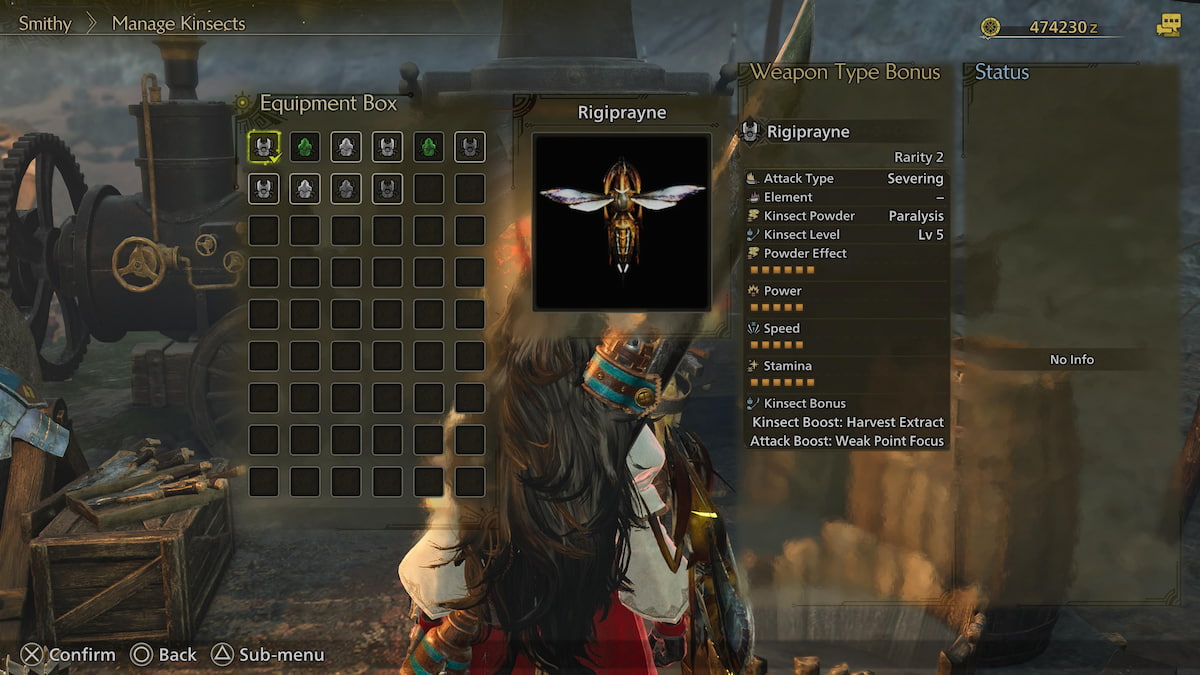This screenshot has width=1200, height=675.
Task: Show the Weapon Type Bonus panel
Action: click(845, 72)
